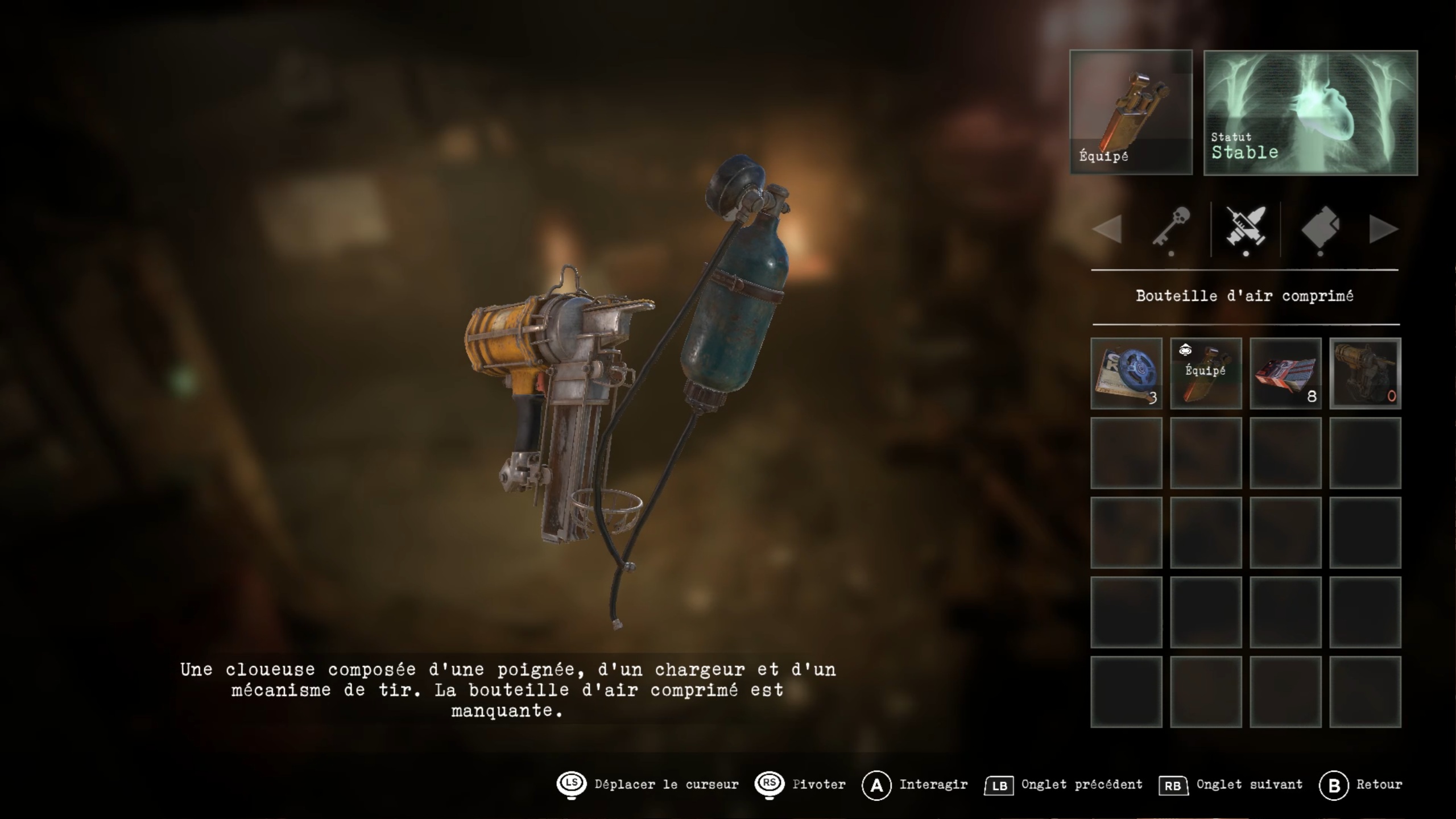
Task: Open the syringe and bullet tab
Action: coord(1246,227)
